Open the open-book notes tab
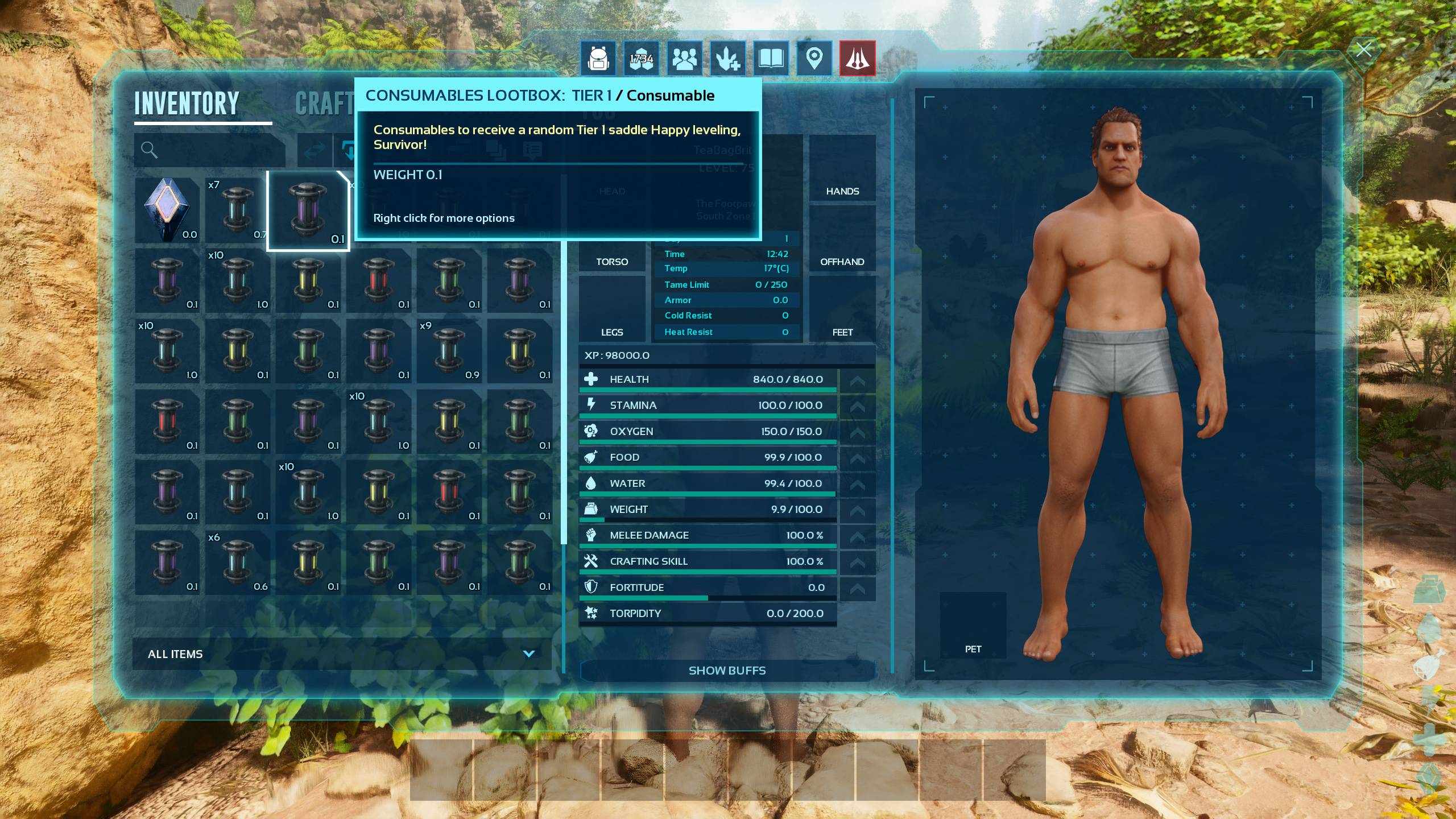The width and height of the screenshot is (1456, 819). [771, 58]
